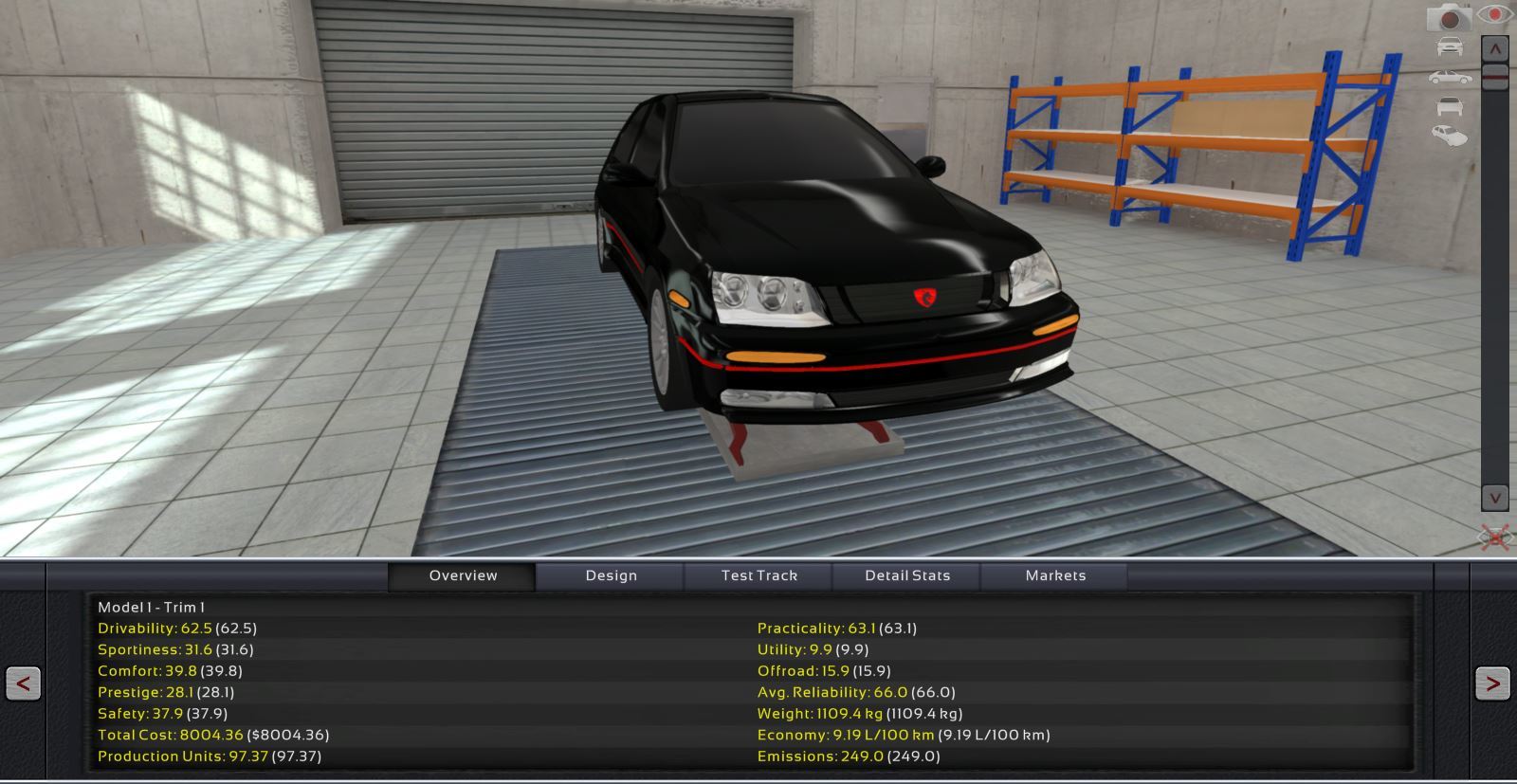1517x784 pixels.
Task: Switch to front car camera view
Action: coord(1449,46)
